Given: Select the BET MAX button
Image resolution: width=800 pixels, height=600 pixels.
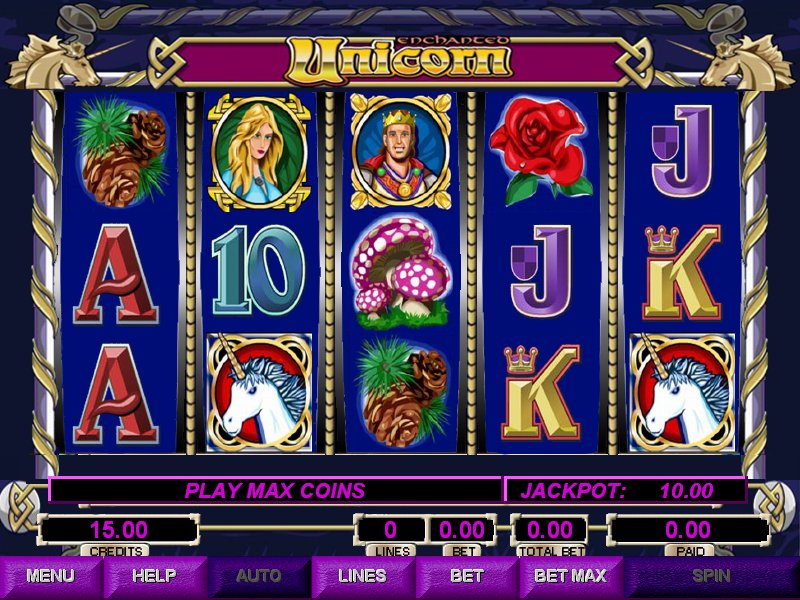Looking at the screenshot, I should click(x=570, y=576).
